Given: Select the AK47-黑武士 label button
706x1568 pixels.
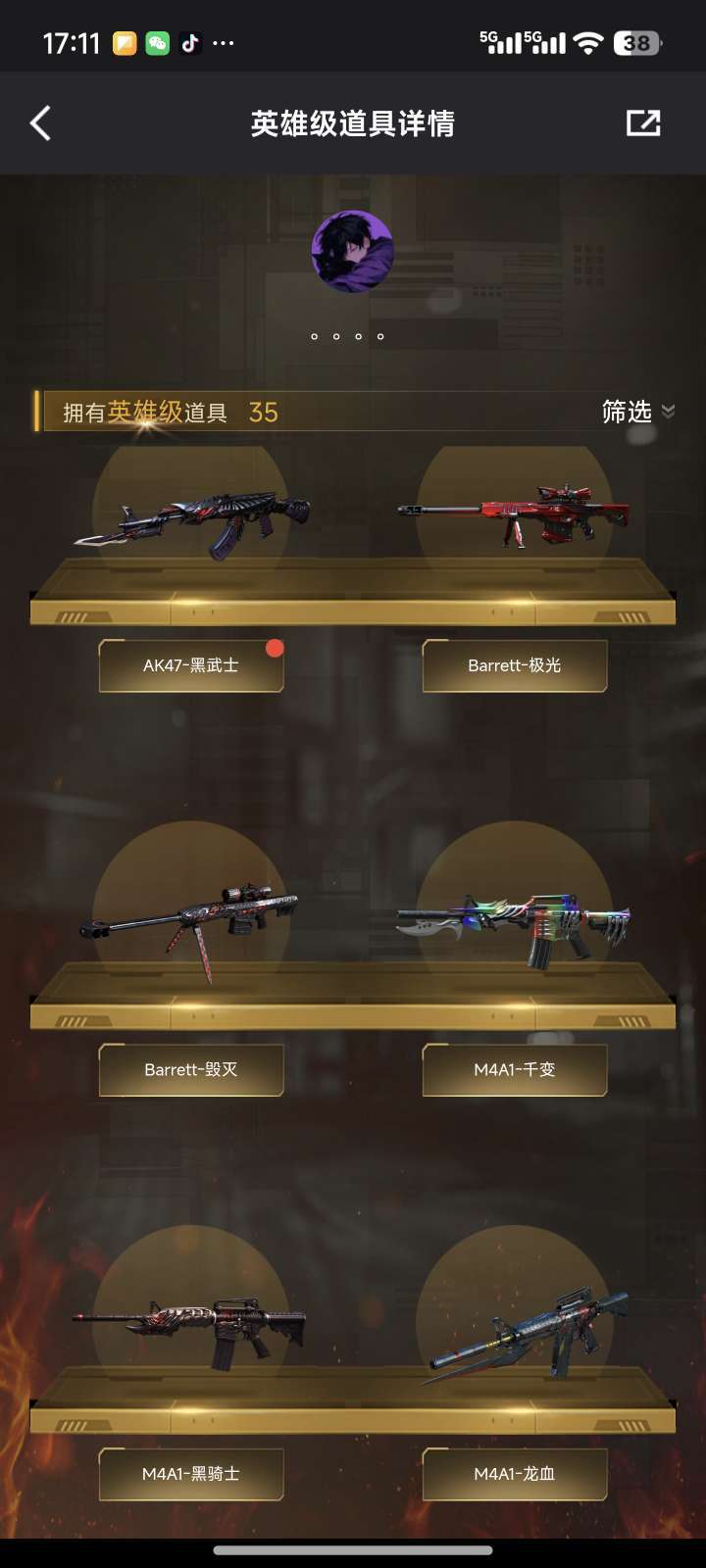Looking at the screenshot, I should [x=191, y=665].
